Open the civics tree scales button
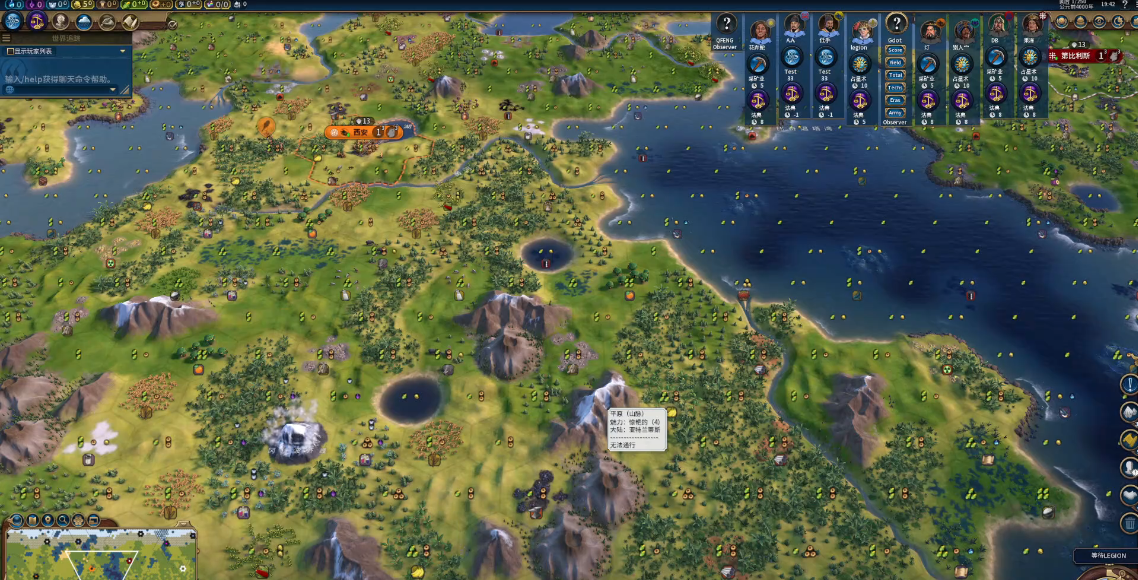 click(x=37, y=21)
